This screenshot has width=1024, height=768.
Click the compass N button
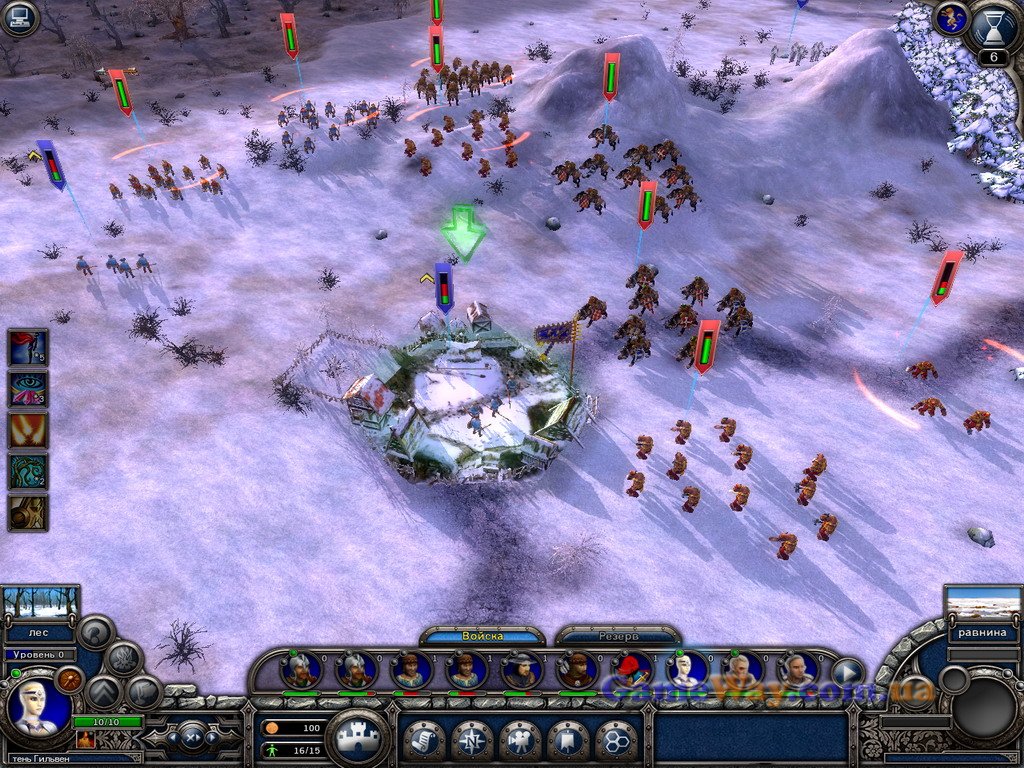pyautogui.click(x=472, y=740)
